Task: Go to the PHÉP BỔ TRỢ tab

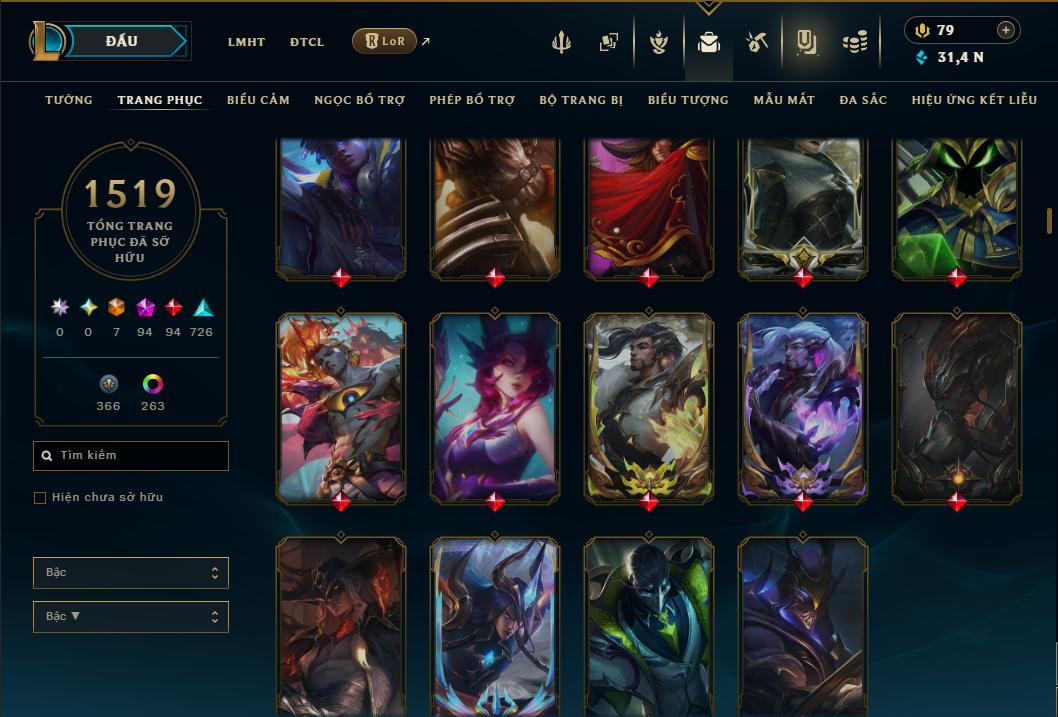Action: [472, 100]
